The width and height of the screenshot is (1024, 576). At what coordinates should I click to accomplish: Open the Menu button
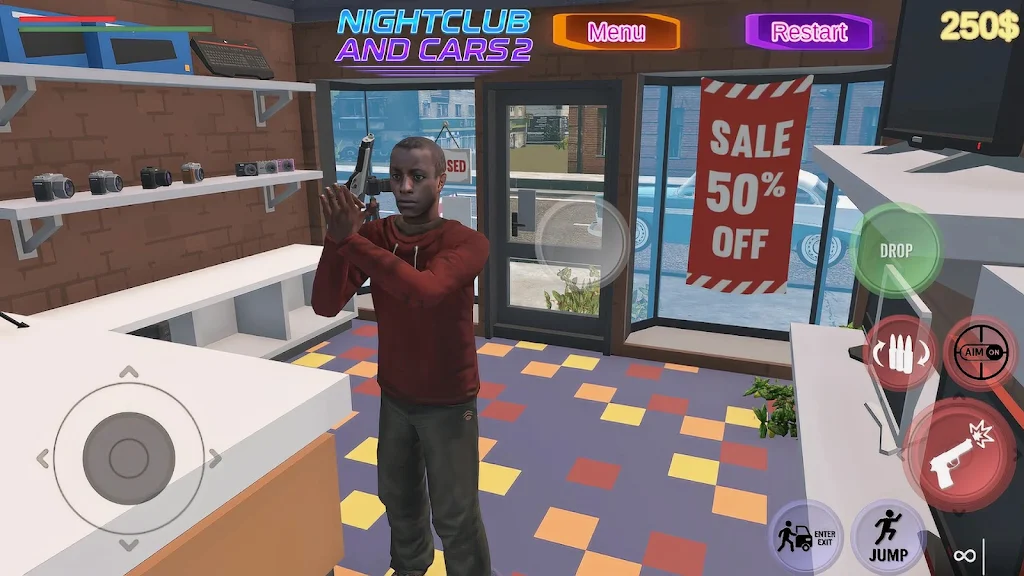[616, 32]
